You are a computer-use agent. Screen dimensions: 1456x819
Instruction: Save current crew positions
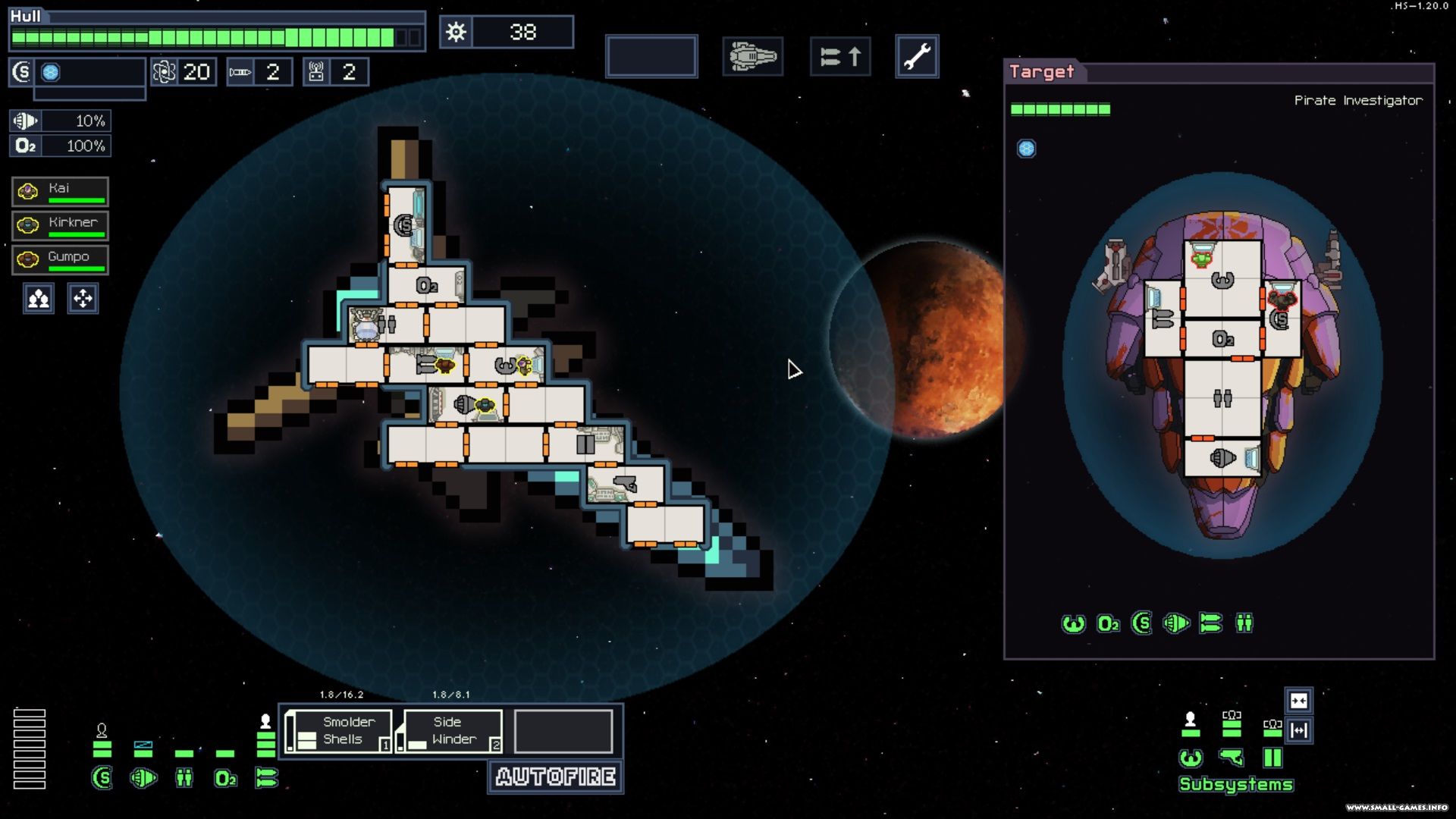(39, 299)
